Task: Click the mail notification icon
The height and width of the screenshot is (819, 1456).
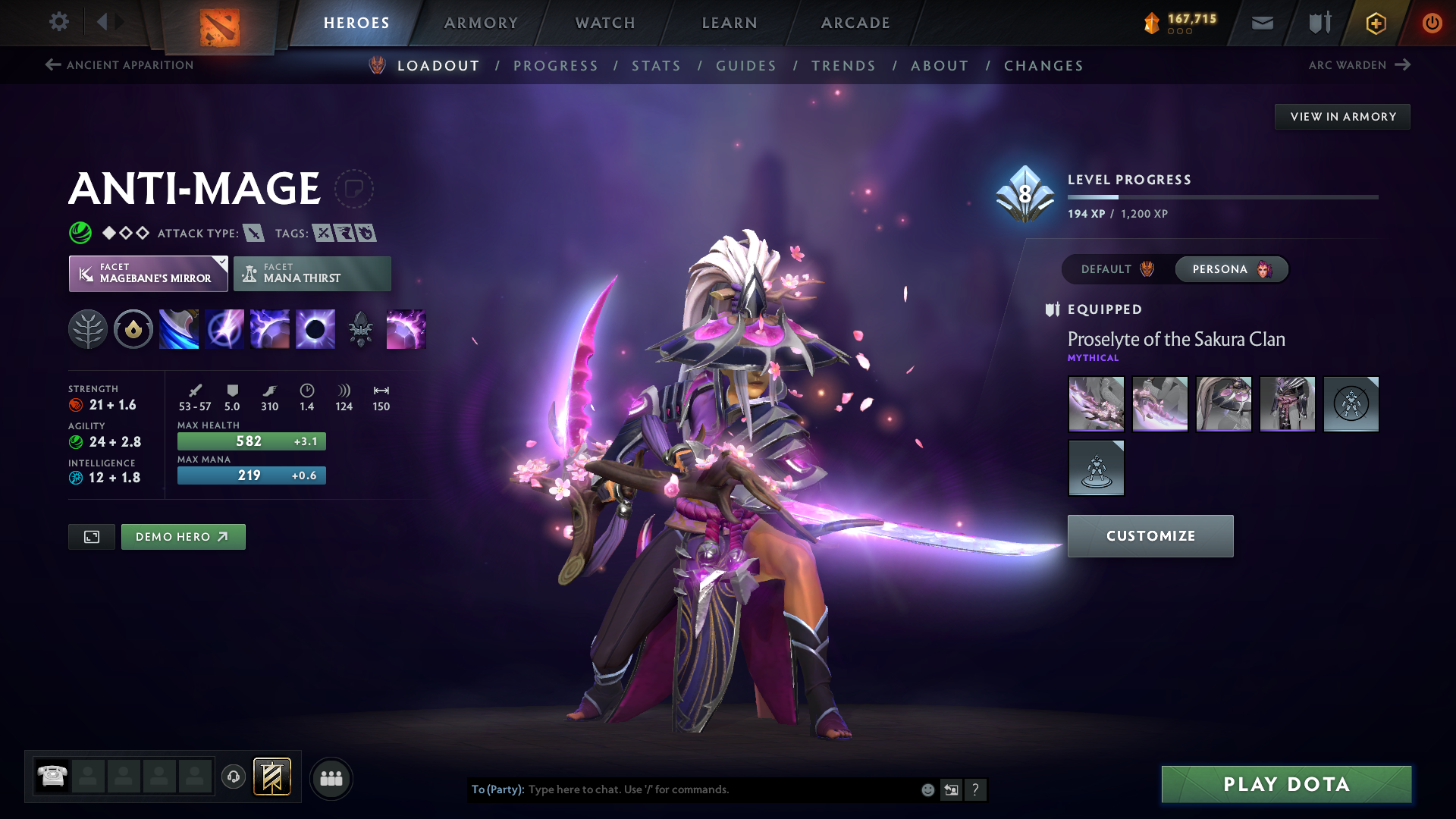Action: (x=1262, y=23)
